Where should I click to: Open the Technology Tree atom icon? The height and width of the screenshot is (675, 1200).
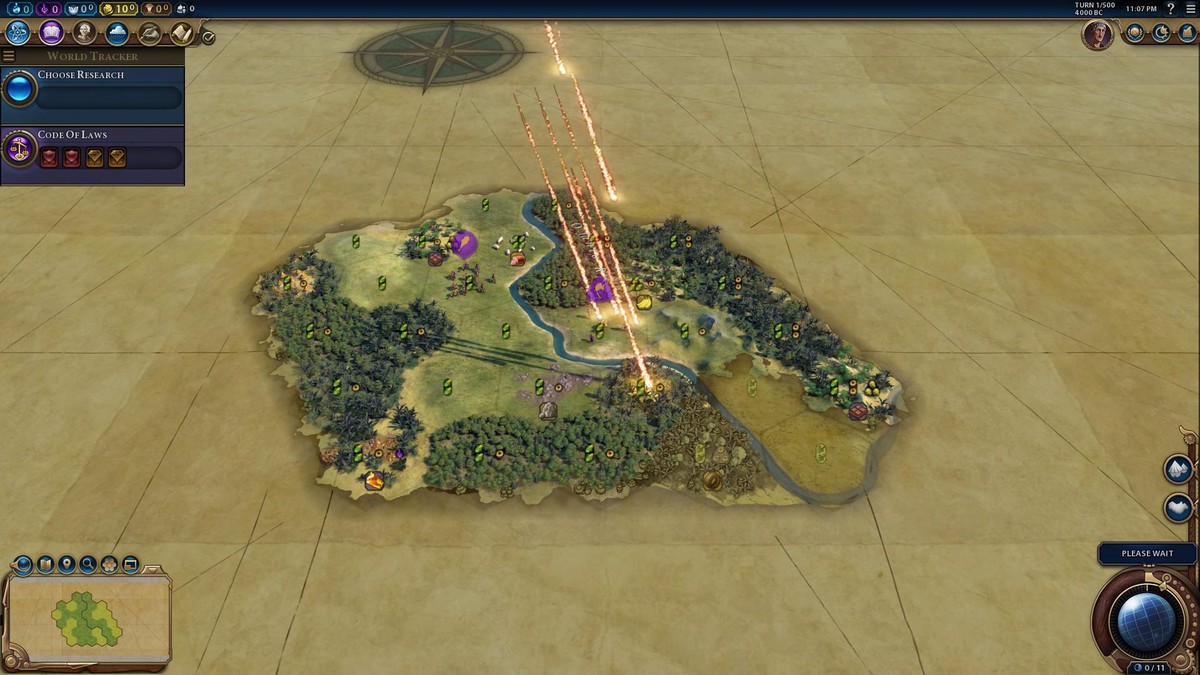18,33
